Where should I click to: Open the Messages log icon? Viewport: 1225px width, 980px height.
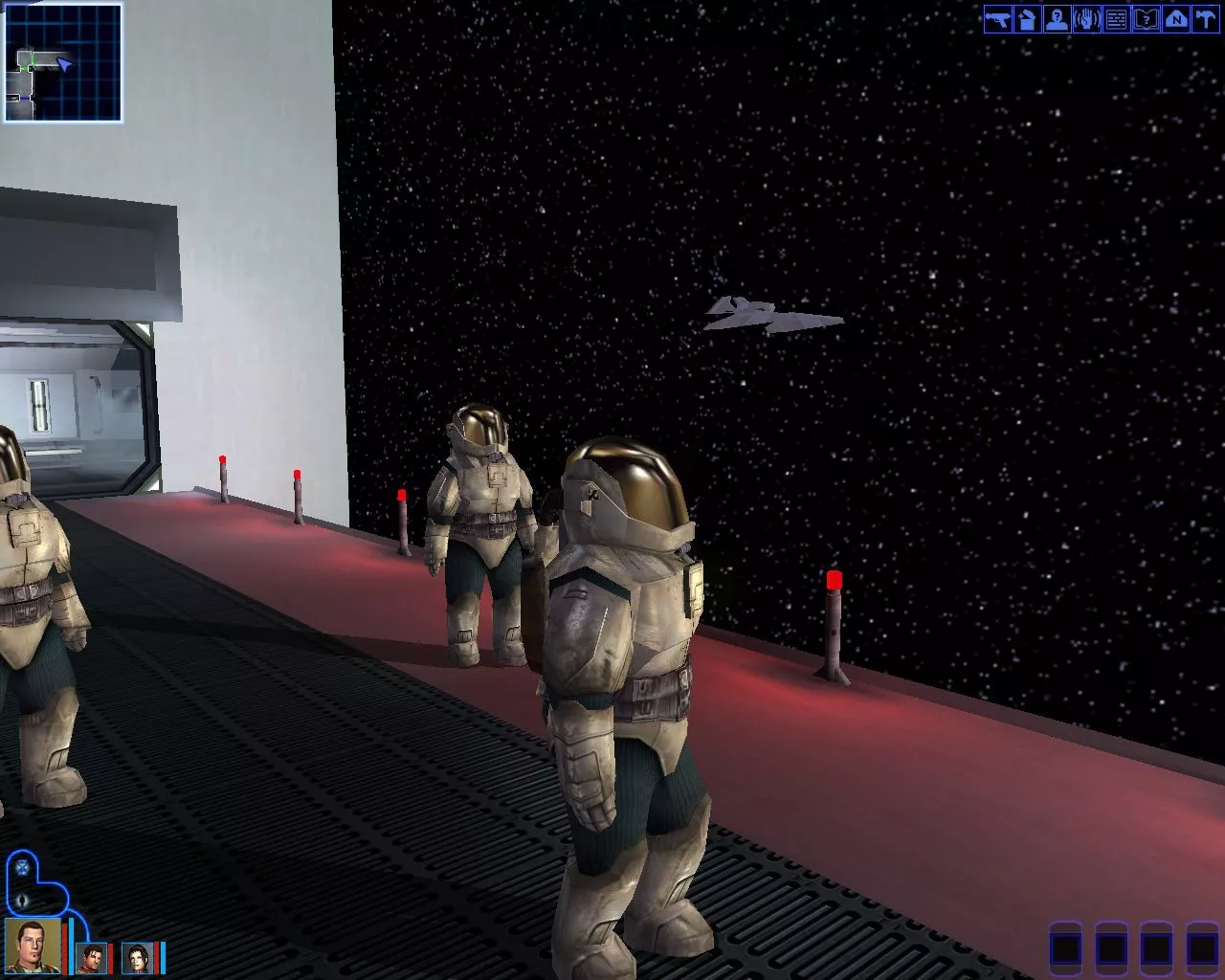coord(1116,19)
